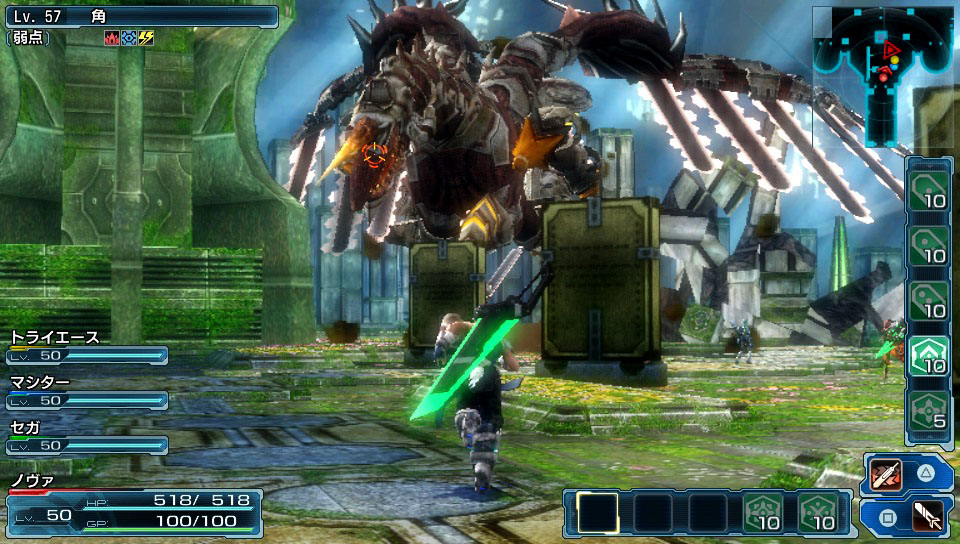The height and width of the screenshot is (544, 960).
Task: Select party member トライエース
Action: pos(86,346)
